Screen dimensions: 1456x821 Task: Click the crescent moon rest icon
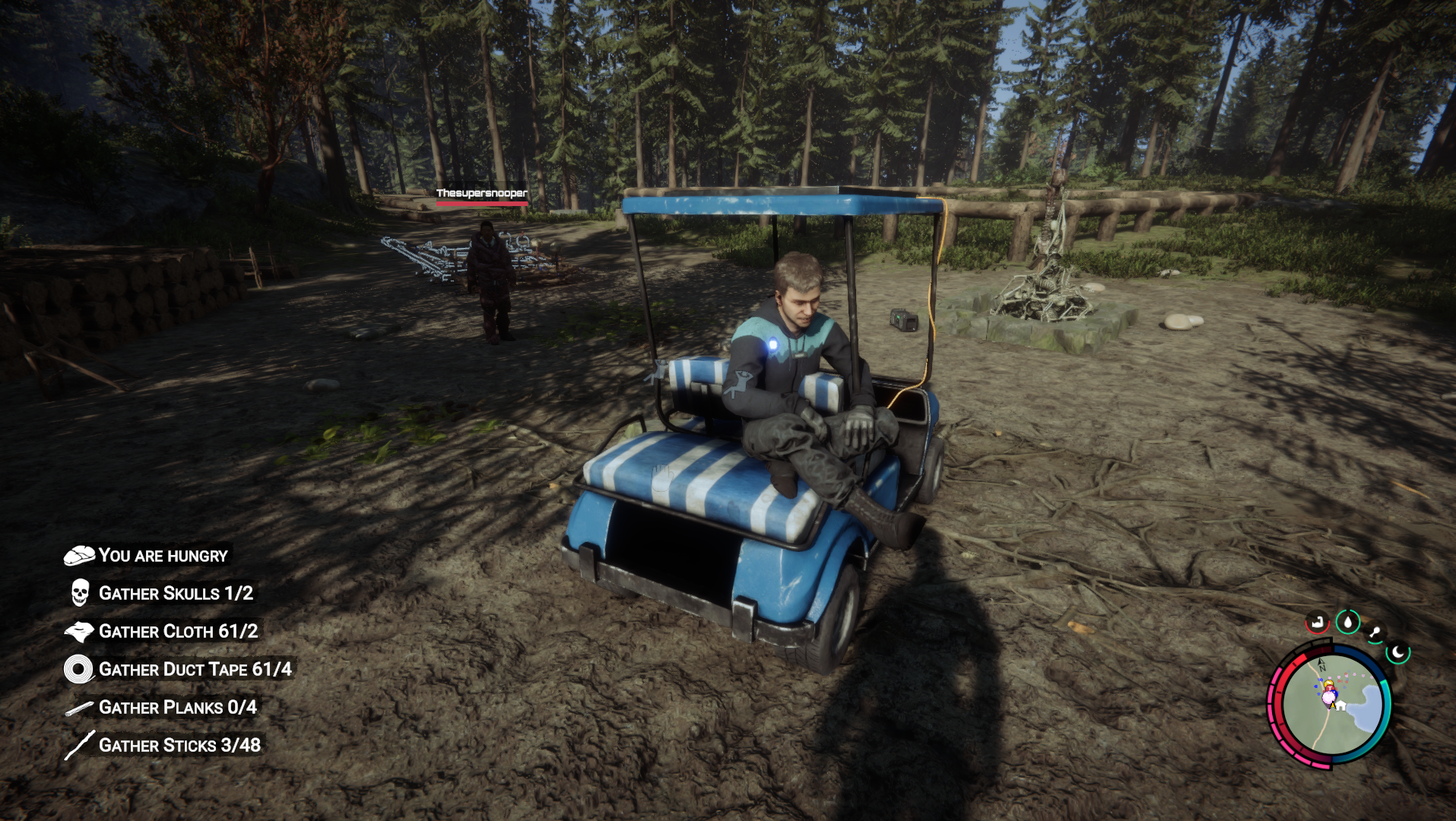pyautogui.click(x=1397, y=652)
